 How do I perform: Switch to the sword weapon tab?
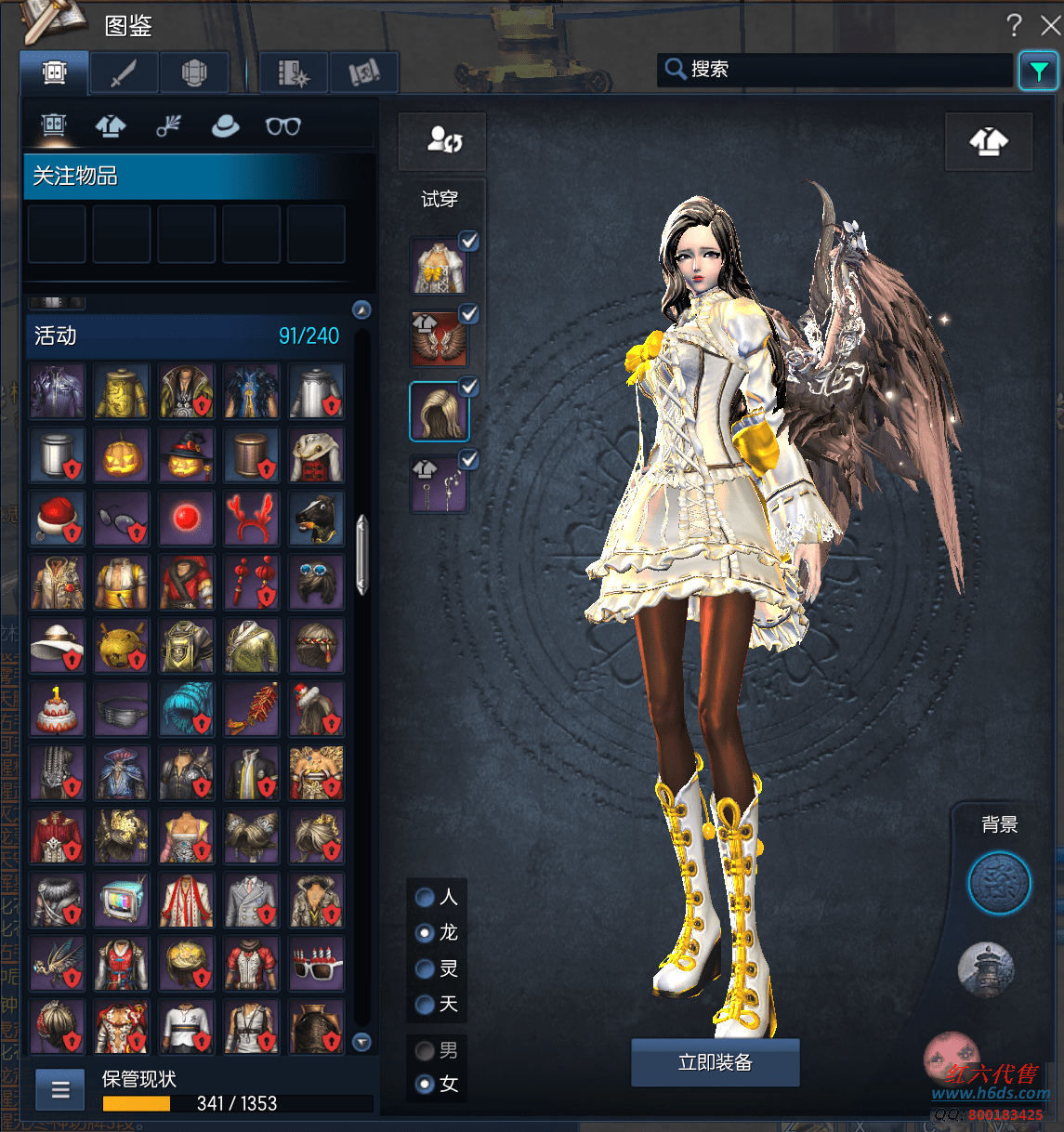[x=124, y=72]
